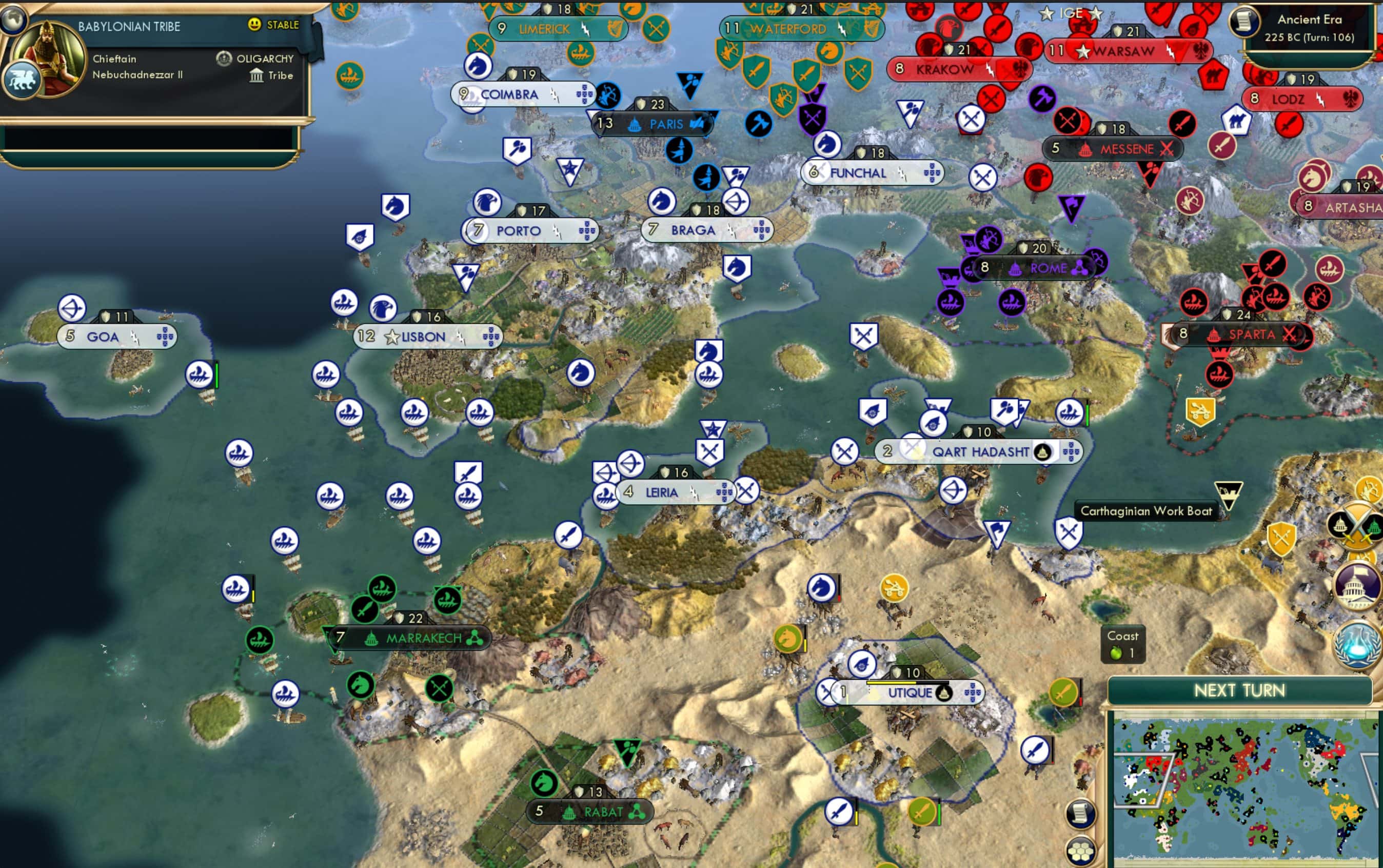Expand the Lisbon city banner

(x=423, y=338)
